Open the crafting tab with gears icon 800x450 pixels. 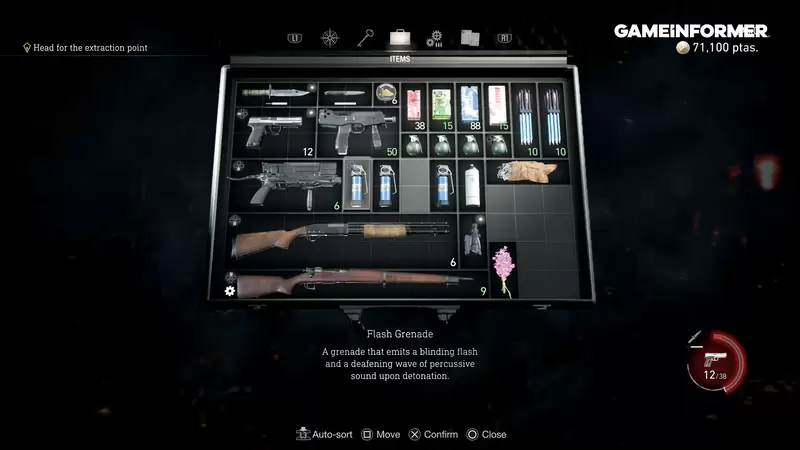435,38
